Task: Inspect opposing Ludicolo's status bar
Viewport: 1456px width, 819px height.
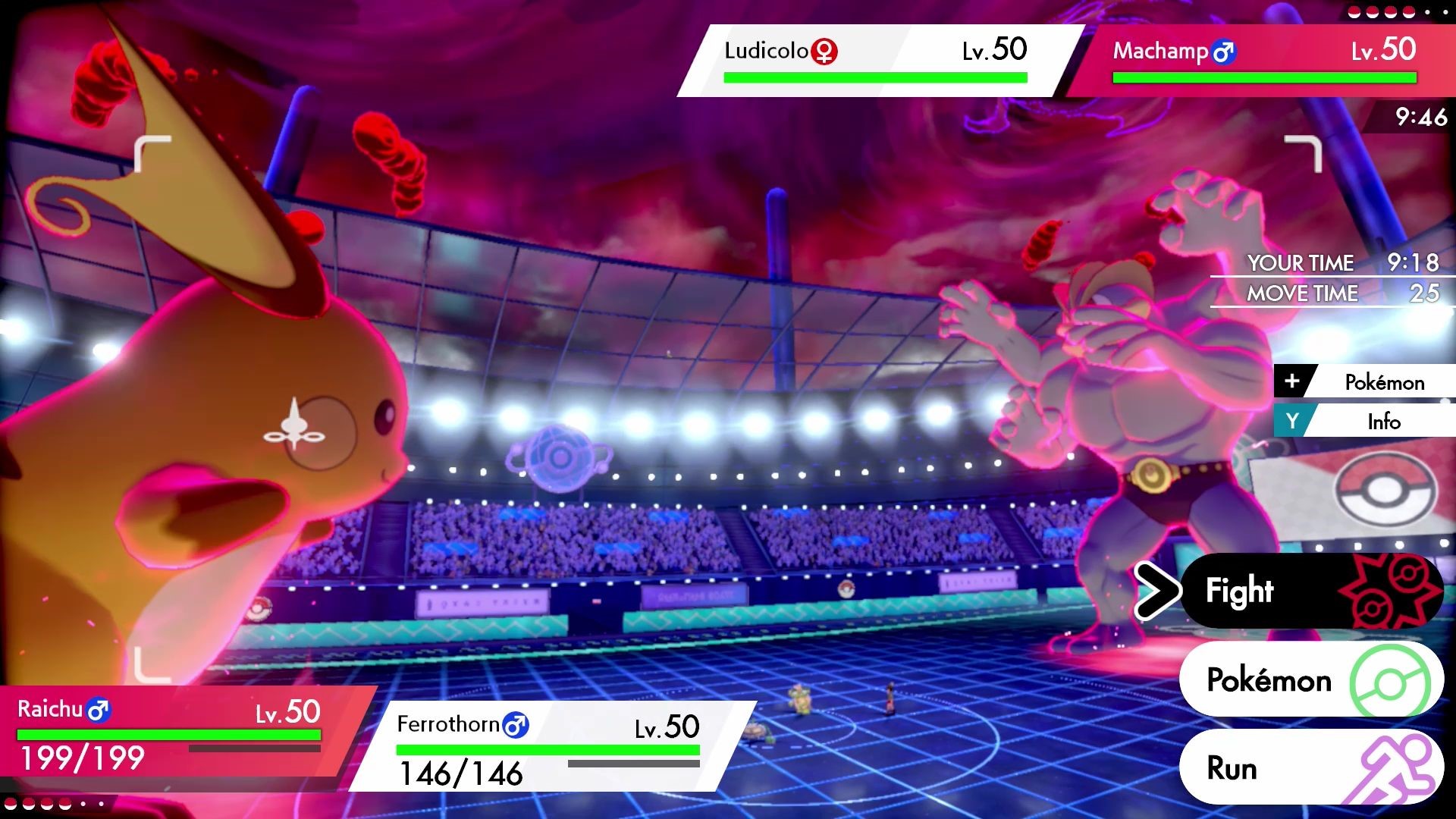Action: 876,61
